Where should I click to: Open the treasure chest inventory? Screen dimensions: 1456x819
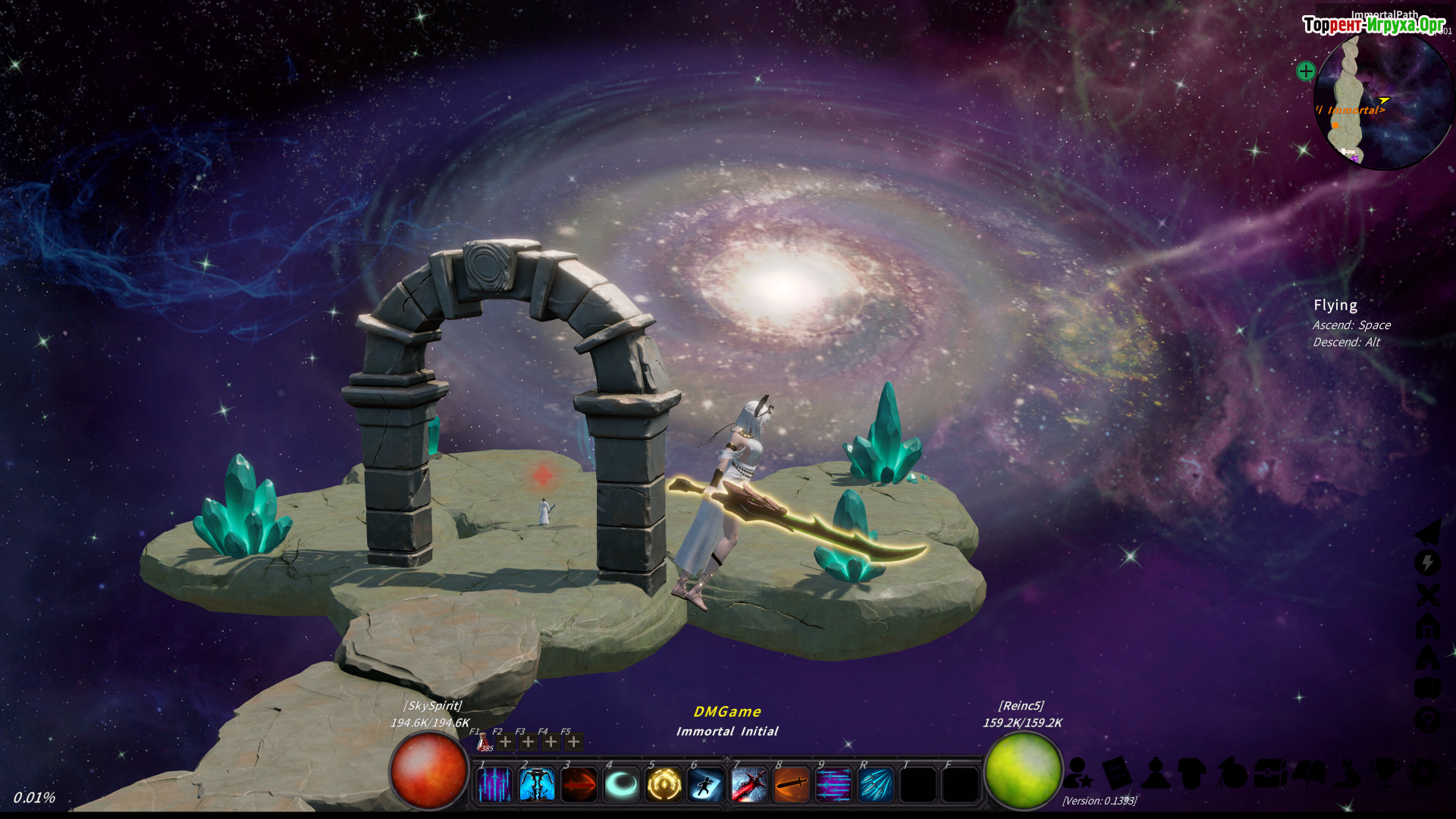click(1271, 773)
